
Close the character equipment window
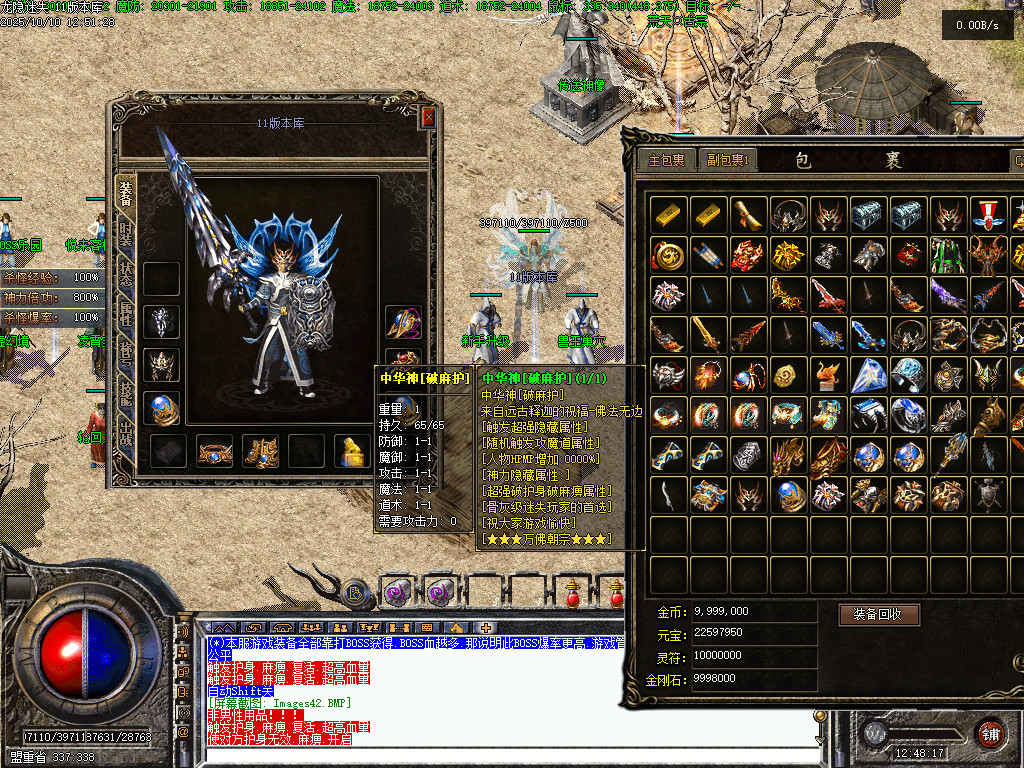[428, 117]
